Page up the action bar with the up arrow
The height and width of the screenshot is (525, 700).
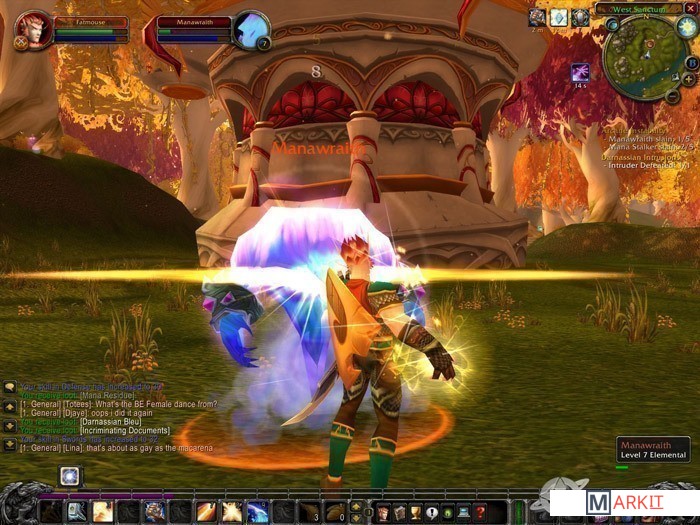355,506
